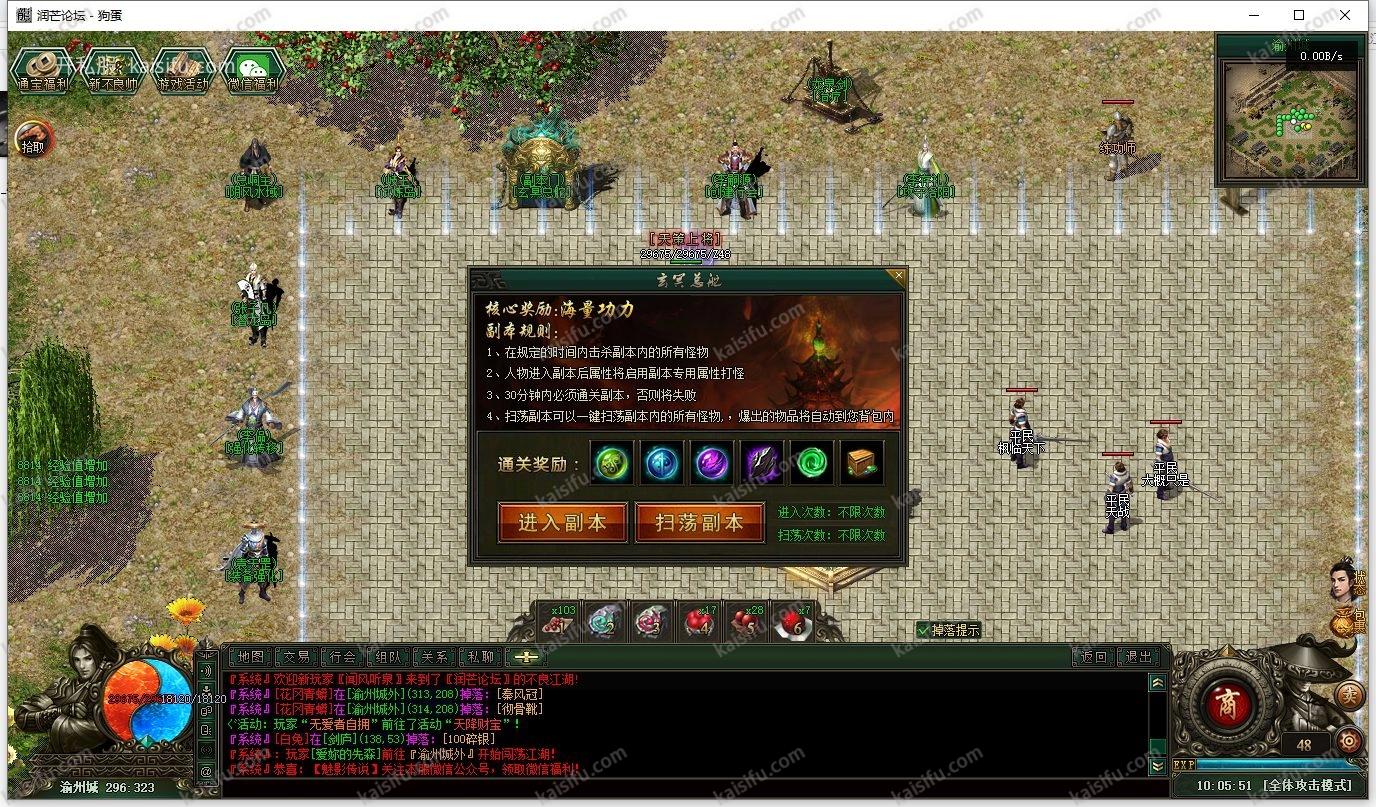Enter the dungeon via 进入副本 button
The width and height of the screenshot is (1376, 807).
pyautogui.click(x=563, y=522)
